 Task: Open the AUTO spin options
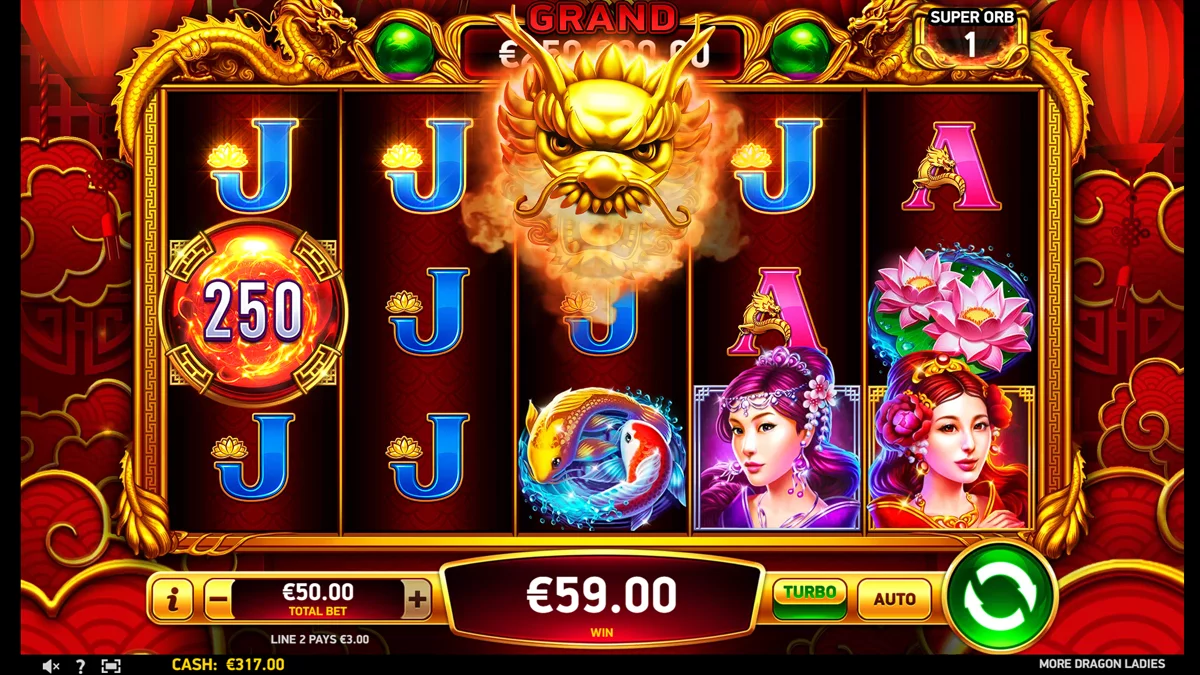click(894, 599)
